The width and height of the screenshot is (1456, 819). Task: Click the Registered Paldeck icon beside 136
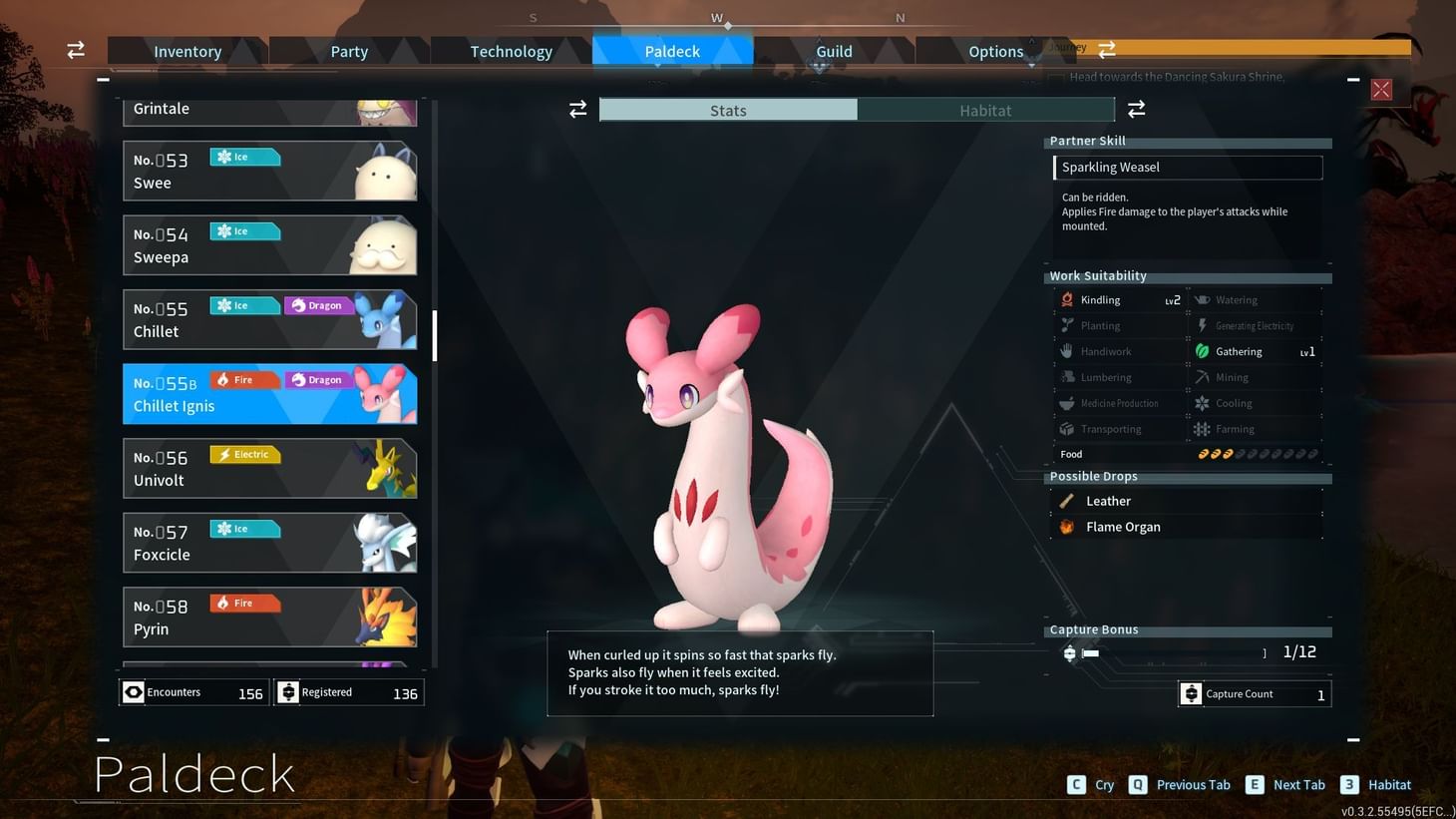pos(287,691)
